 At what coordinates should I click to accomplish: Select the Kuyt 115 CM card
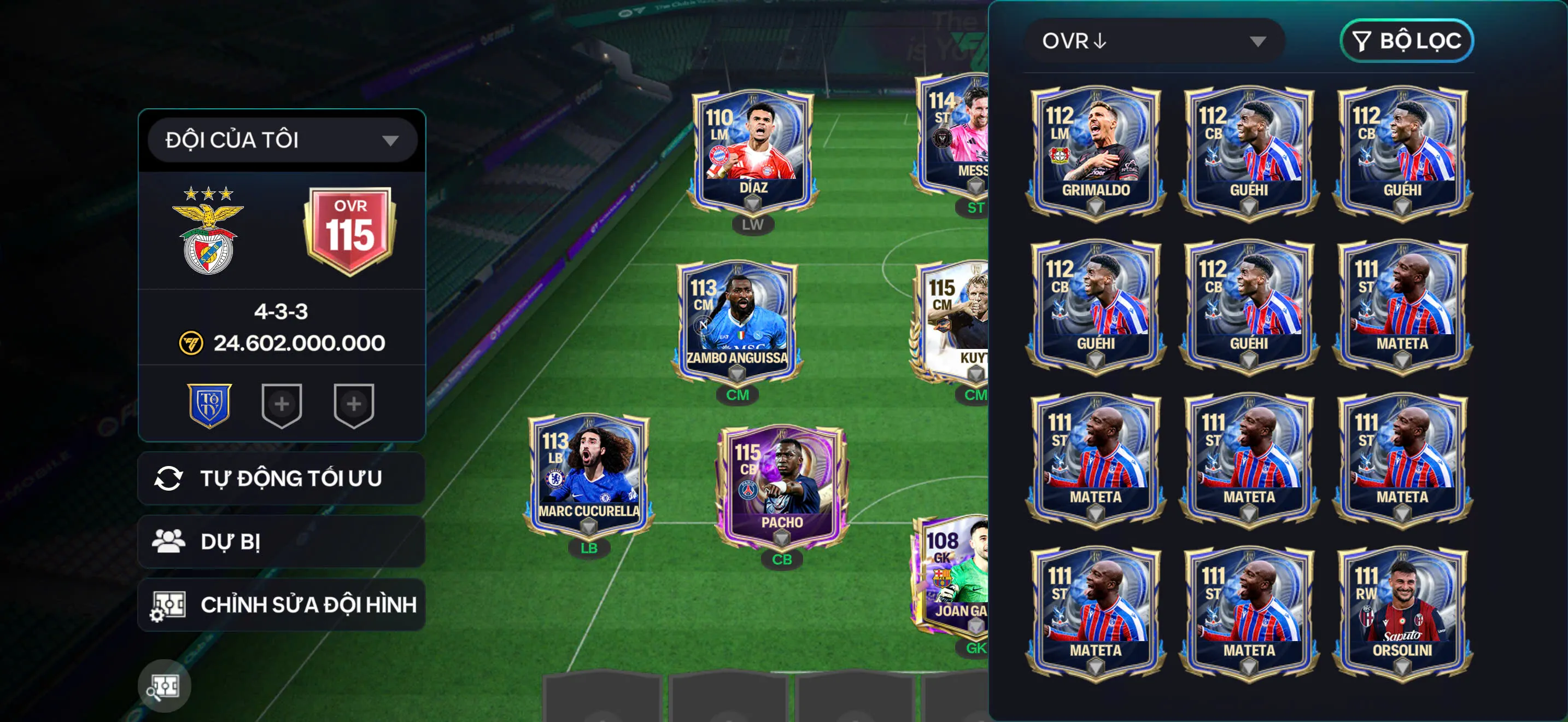point(952,323)
